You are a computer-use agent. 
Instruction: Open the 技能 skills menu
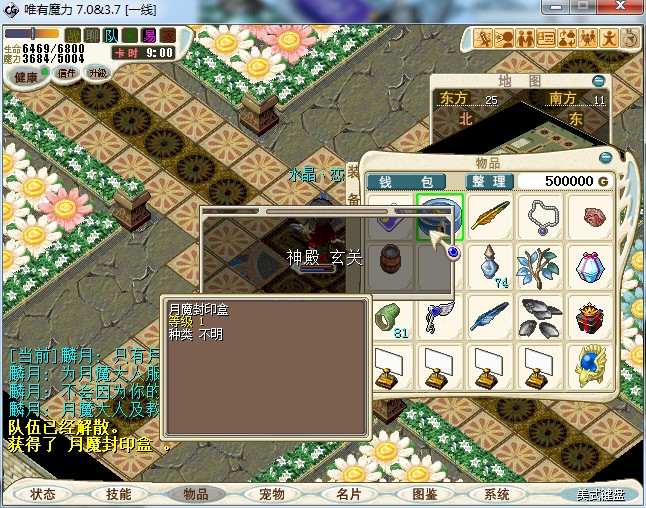(119, 494)
